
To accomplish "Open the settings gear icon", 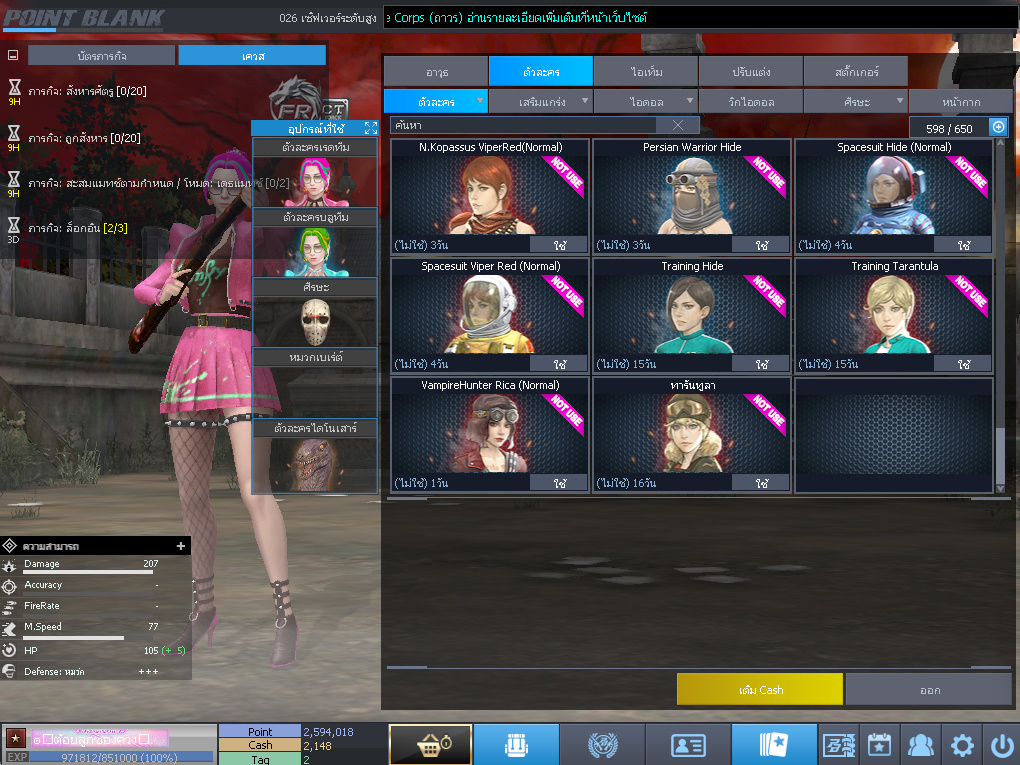I will click(962, 745).
